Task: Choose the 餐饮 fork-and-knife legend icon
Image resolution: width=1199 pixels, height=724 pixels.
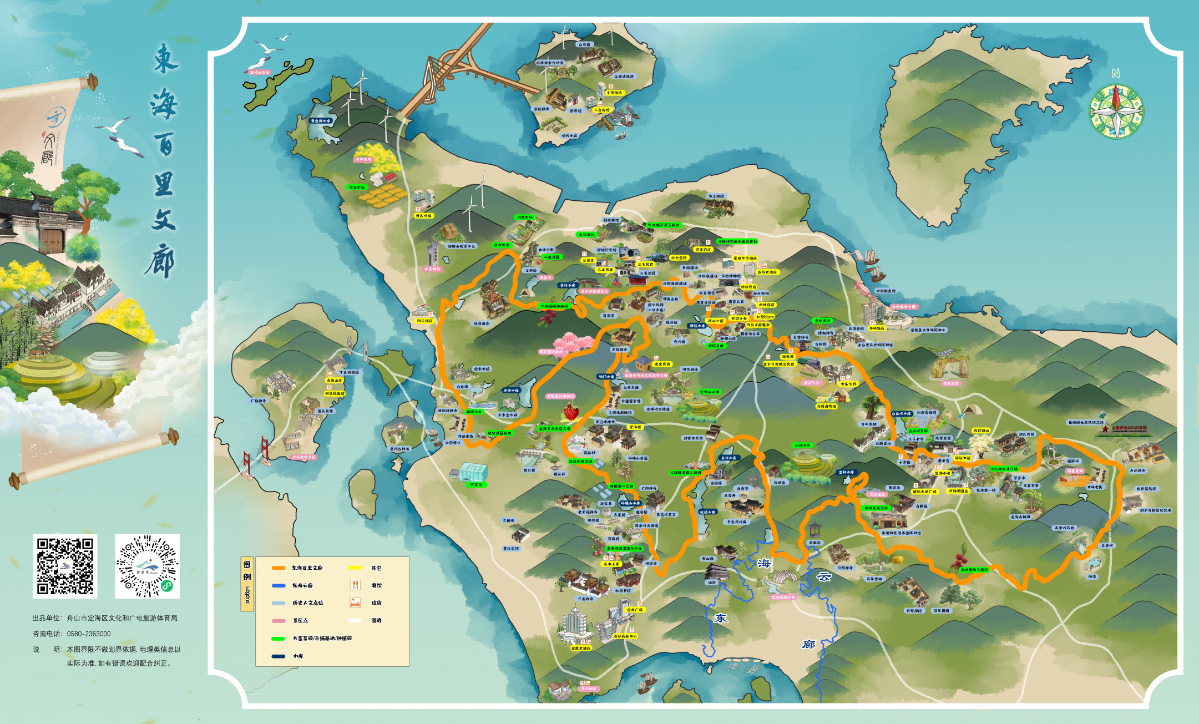Action: click(x=356, y=586)
